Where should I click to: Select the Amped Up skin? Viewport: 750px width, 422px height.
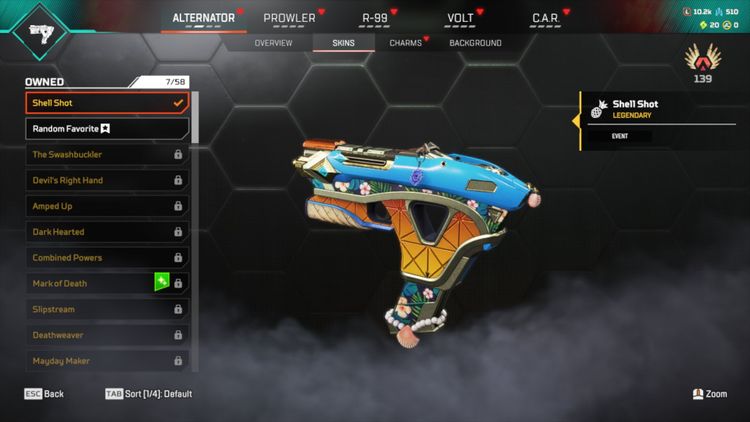(x=106, y=206)
